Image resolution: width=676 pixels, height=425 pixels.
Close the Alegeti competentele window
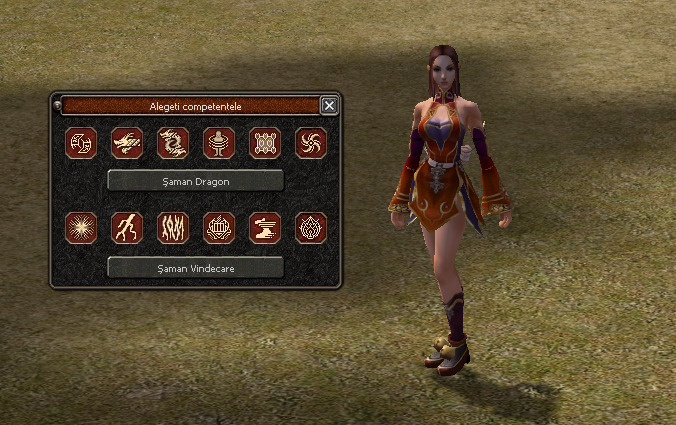(x=330, y=105)
